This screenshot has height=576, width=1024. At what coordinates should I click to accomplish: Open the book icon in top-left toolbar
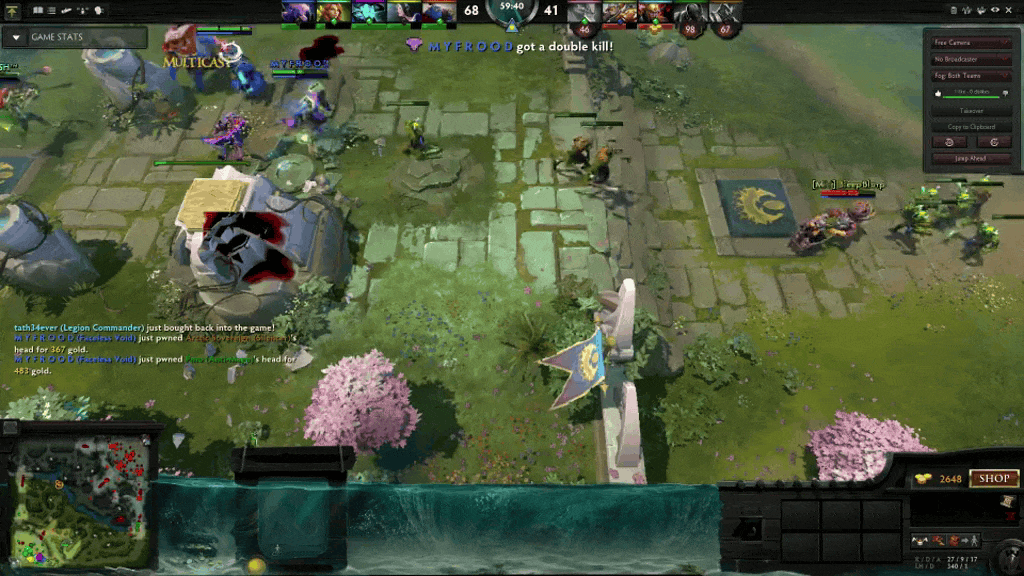37,10
